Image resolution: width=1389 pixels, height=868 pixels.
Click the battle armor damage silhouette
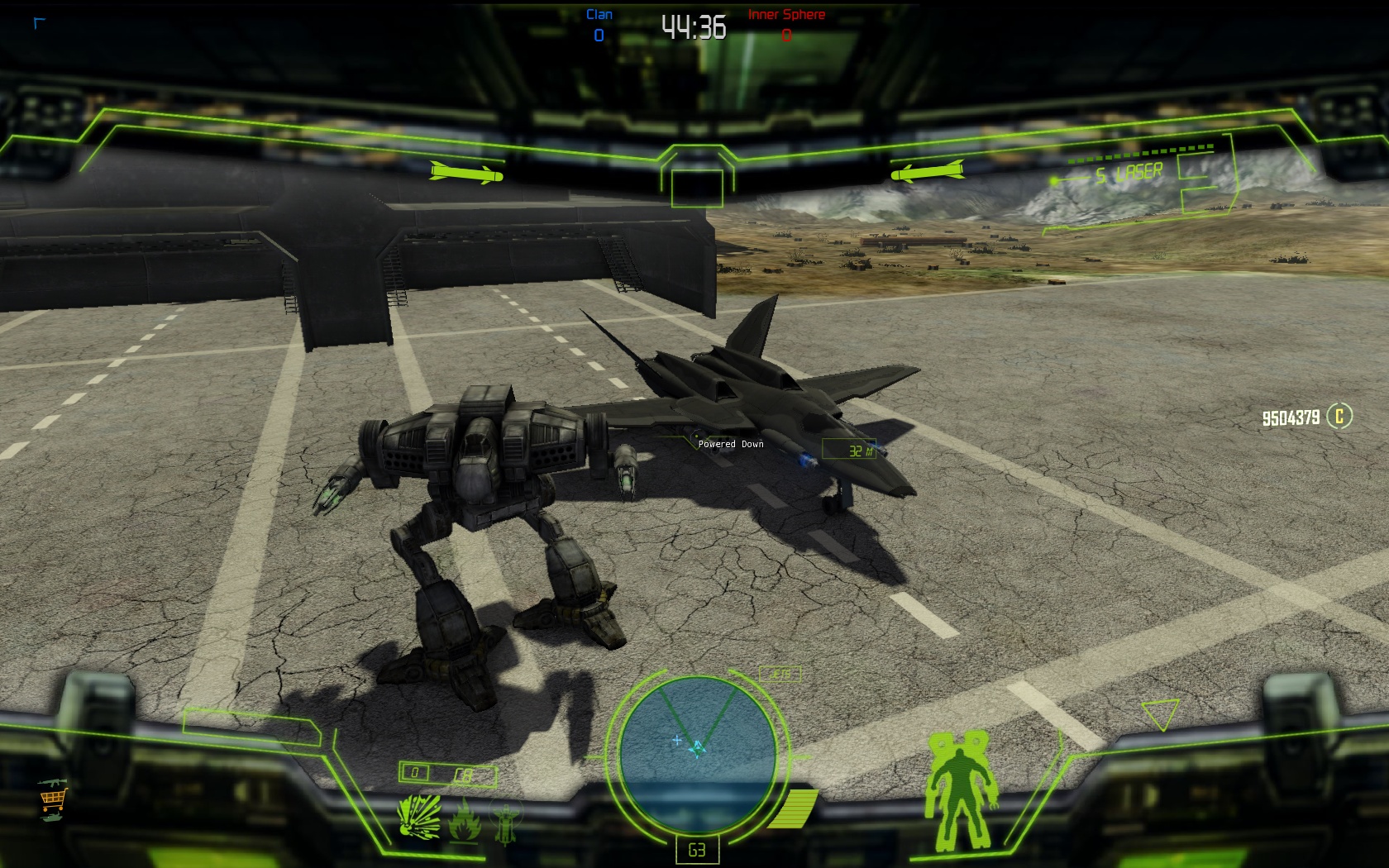coord(960,788)
